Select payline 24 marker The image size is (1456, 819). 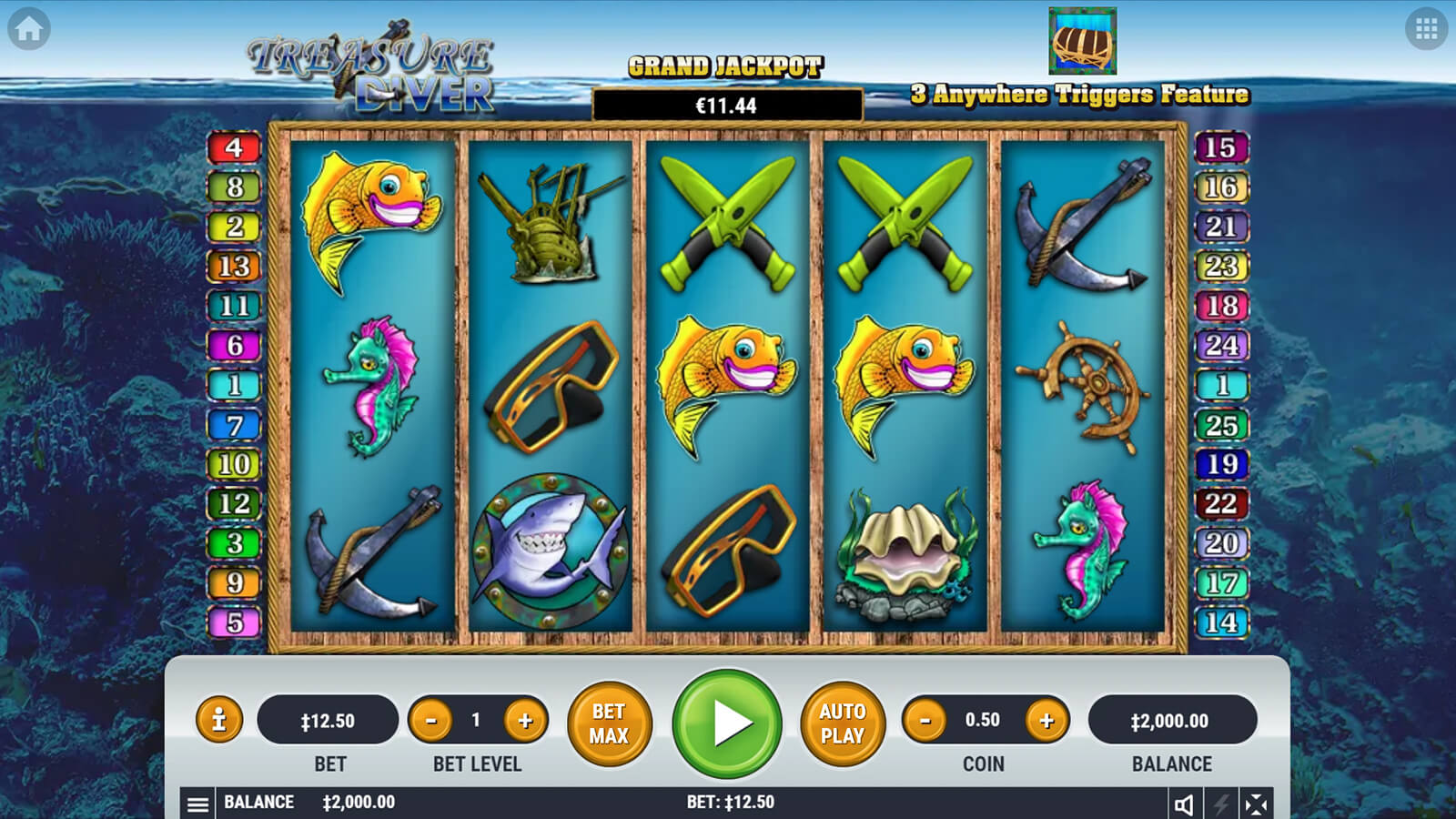[1220, 345]
